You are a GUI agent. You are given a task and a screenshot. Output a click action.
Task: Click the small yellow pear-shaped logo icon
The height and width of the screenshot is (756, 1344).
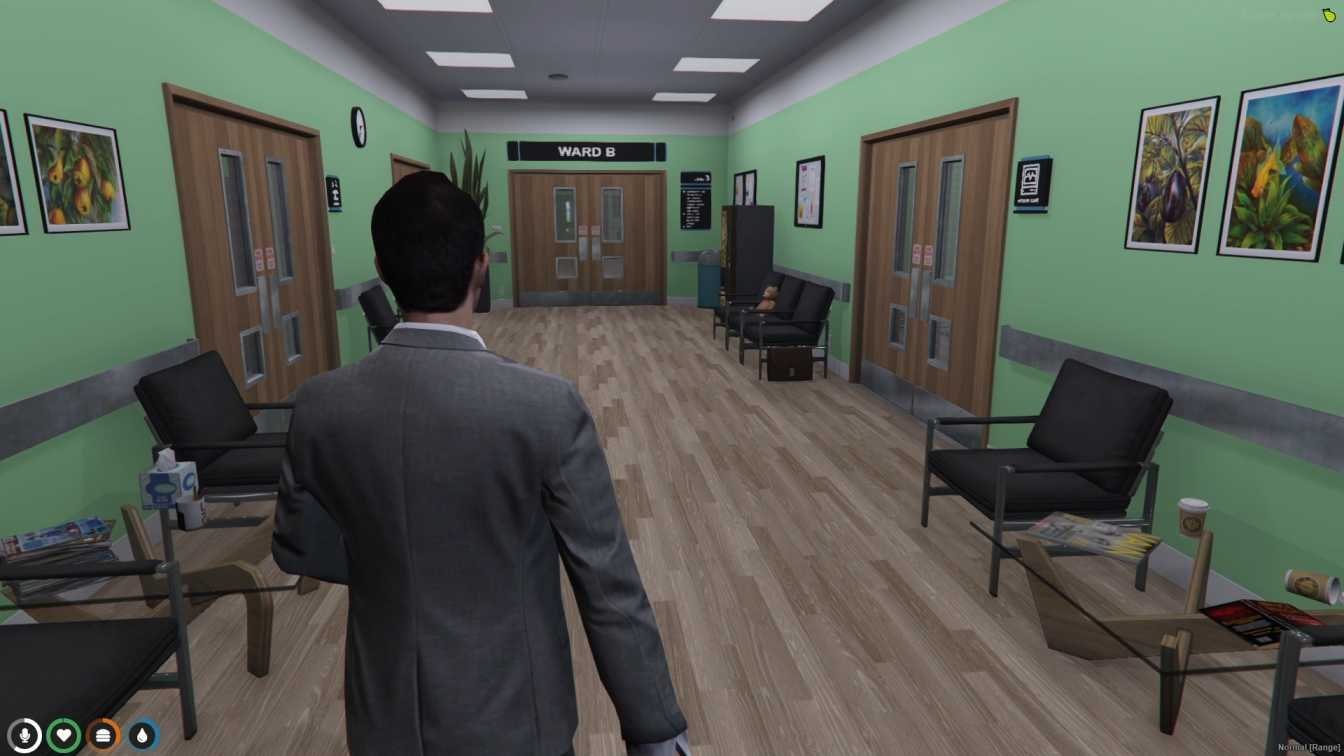pyautogui.click(x=1329, y=14)
